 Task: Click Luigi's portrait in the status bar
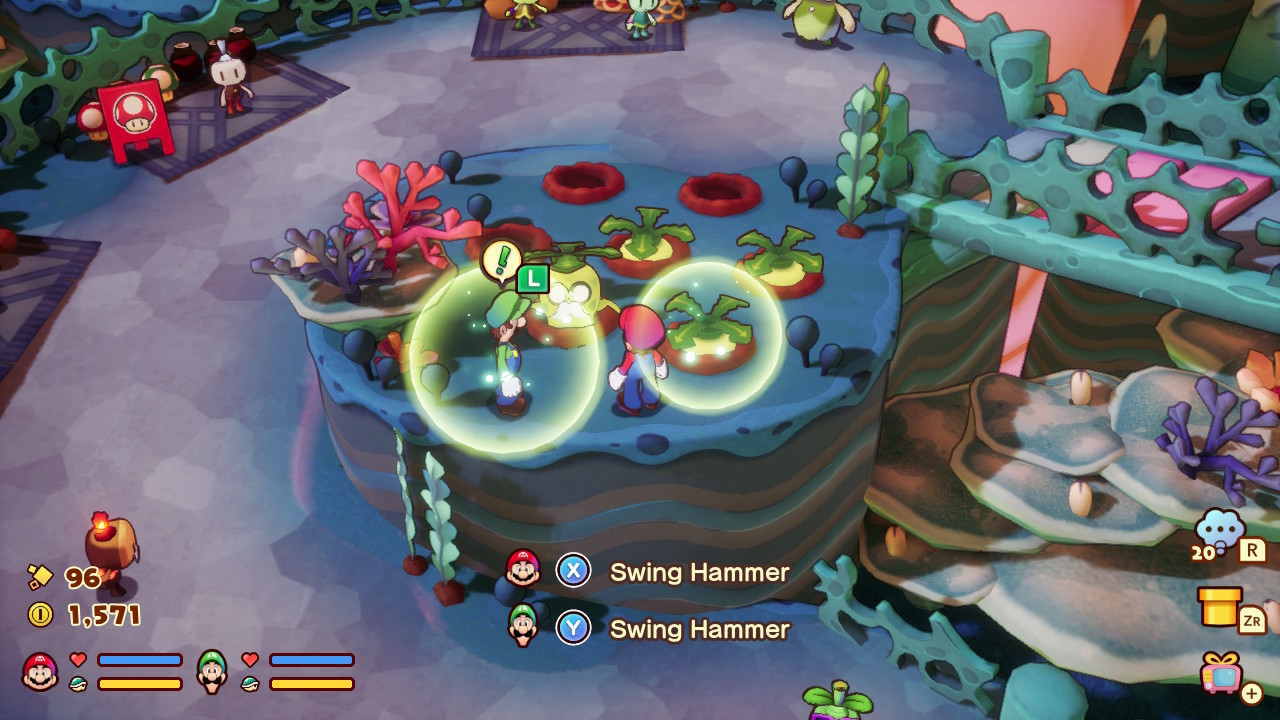pos(212,671)
